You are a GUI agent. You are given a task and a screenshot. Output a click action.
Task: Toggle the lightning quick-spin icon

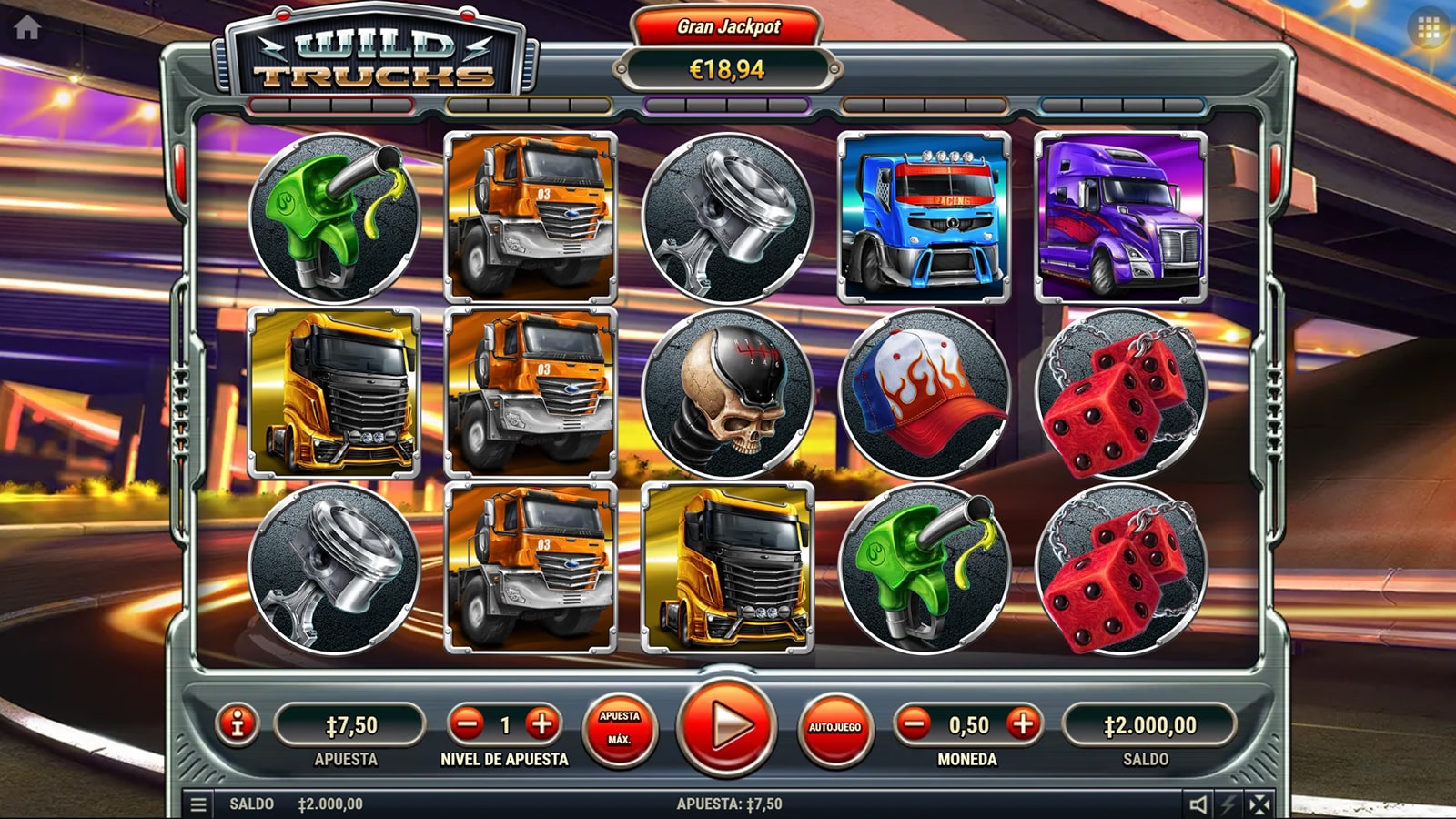click(1229, 804)
